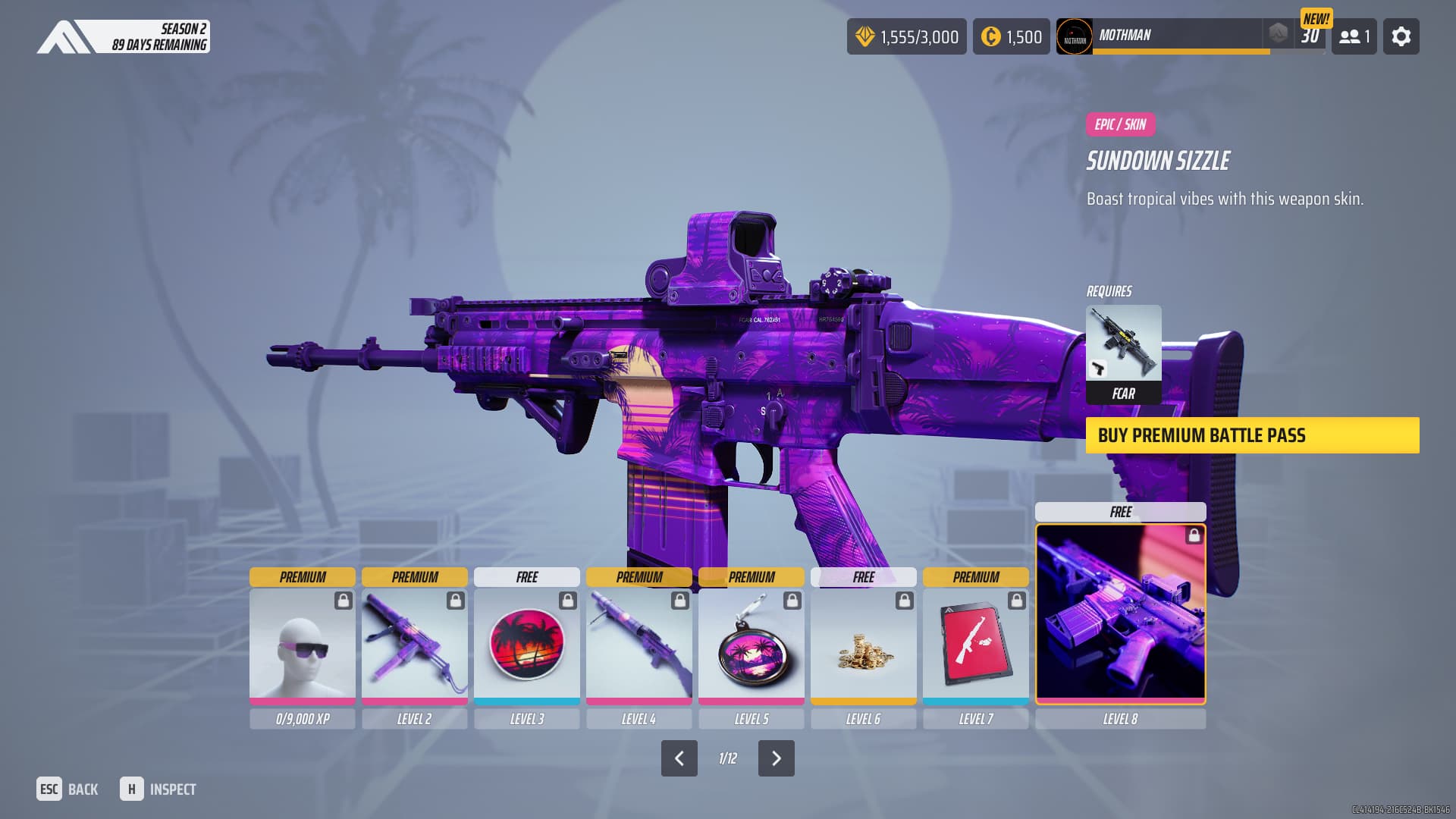Select the Level 5 sunset charm reward
Screen dimensions: 1456x819
tap(751, 645)
